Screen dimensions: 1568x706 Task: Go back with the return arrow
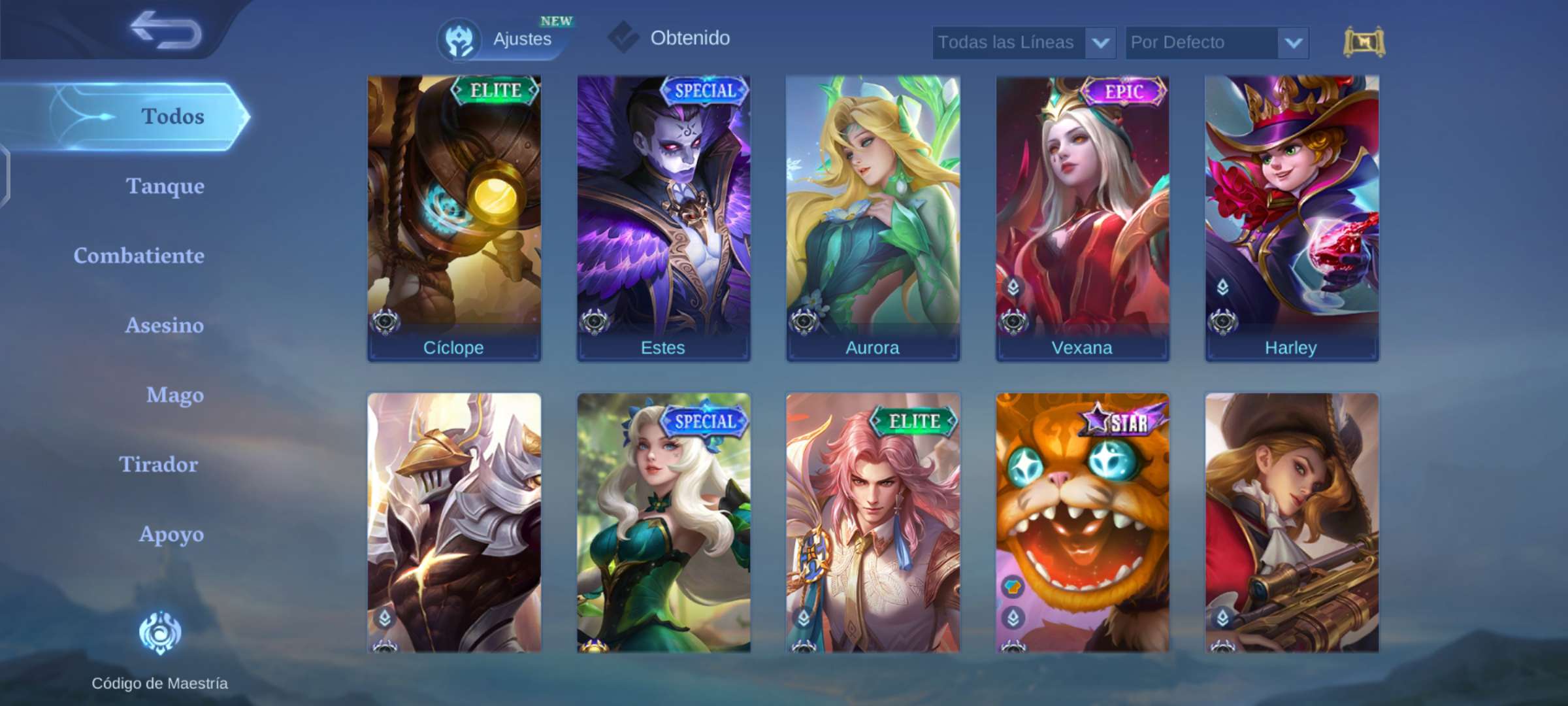click(166, 31)
